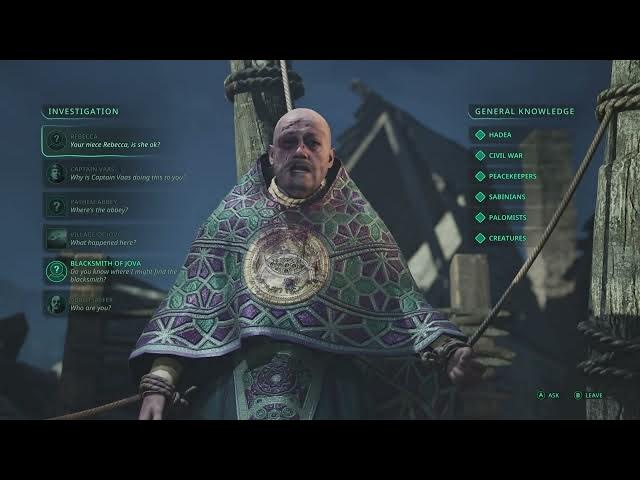
Task: Select the Civil War topic
Action: tap(506, 155)
